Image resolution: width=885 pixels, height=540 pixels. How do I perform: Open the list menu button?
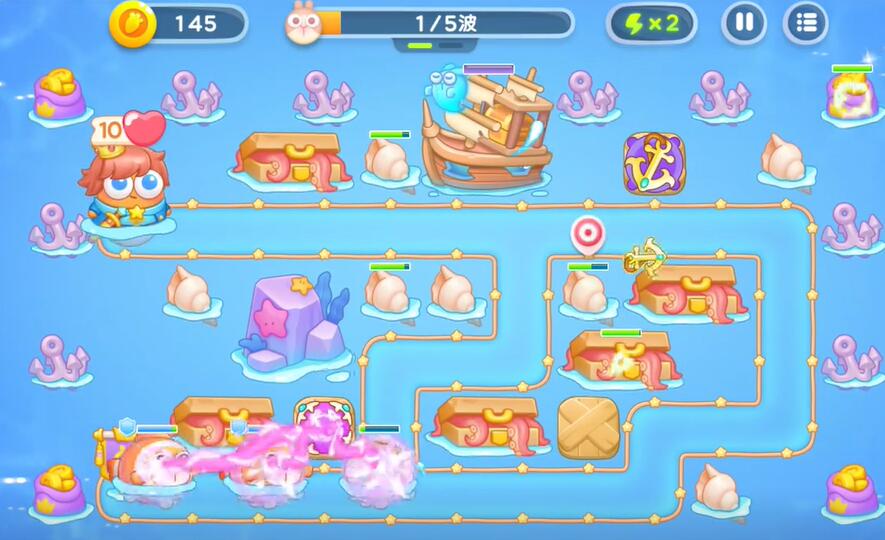click(x=805, y=23)
